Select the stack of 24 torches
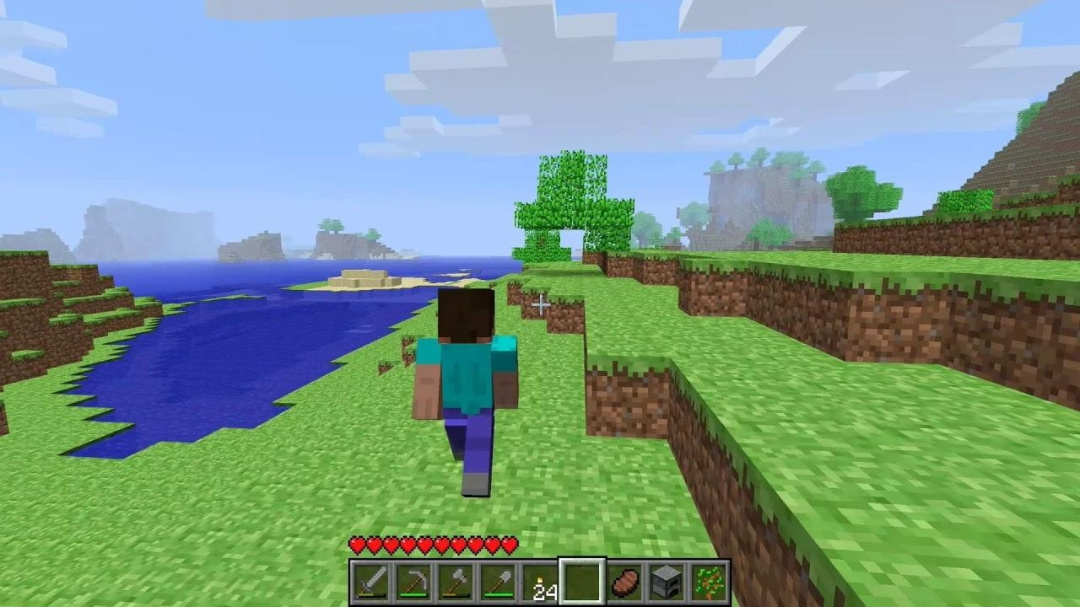 tap(540, 582)
